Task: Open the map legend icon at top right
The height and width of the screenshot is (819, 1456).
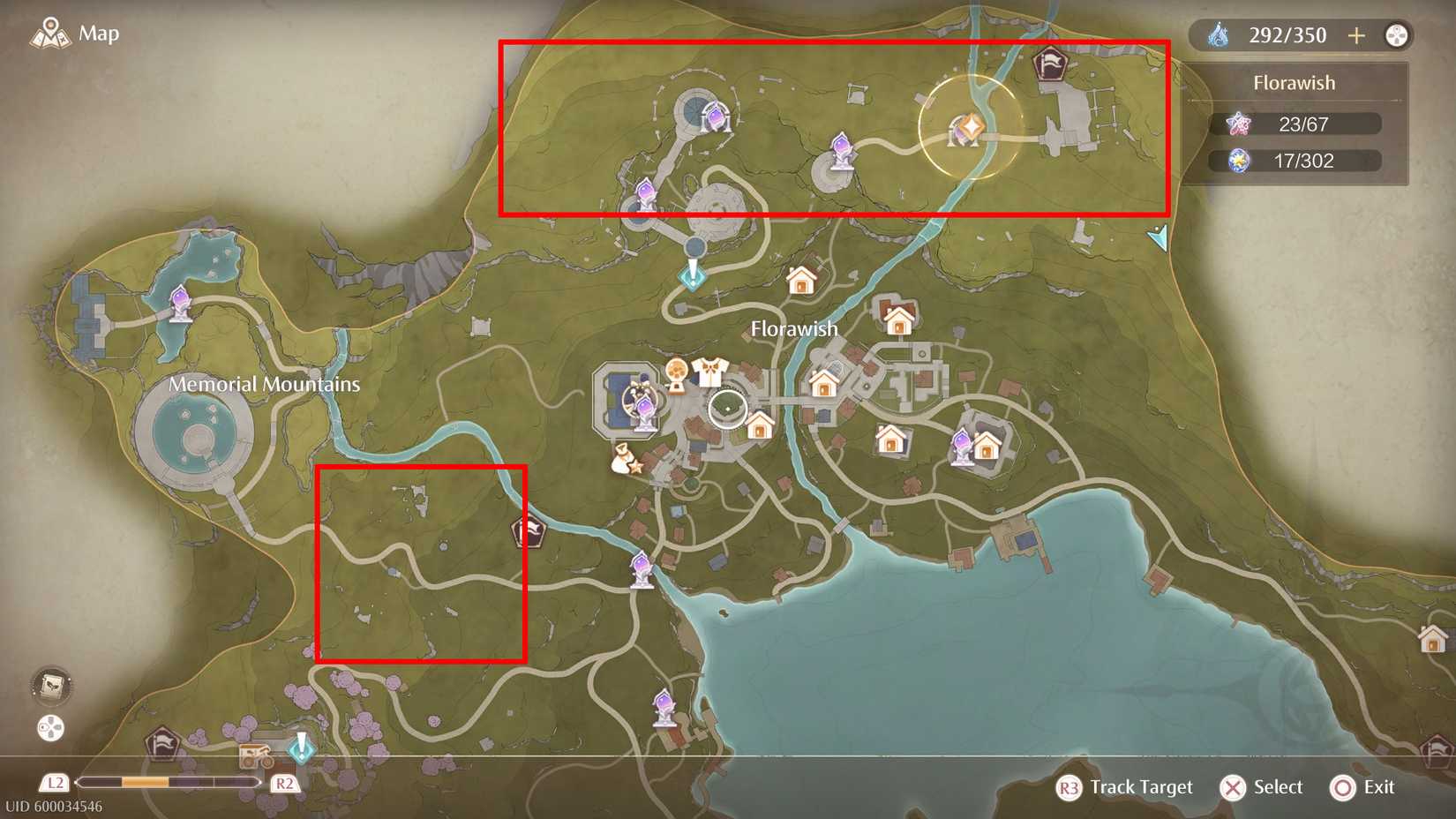Action: tap(1397, 35)
